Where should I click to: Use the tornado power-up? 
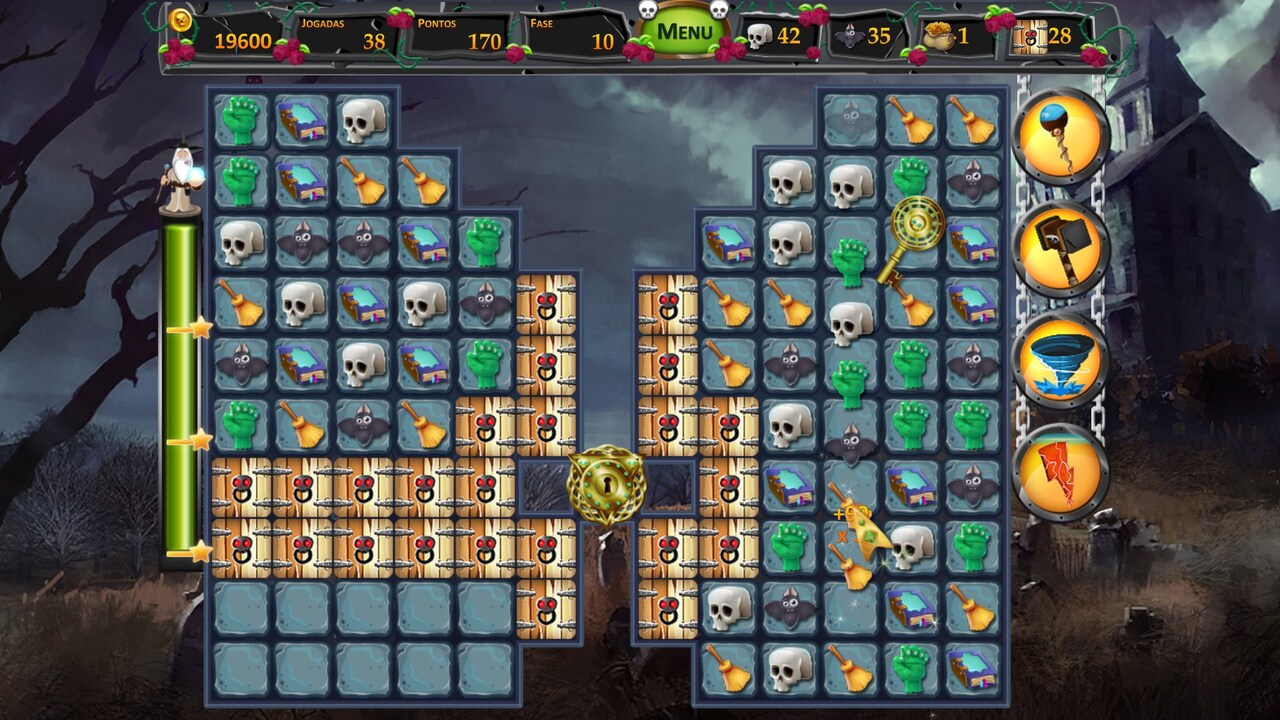point(1063,359)
